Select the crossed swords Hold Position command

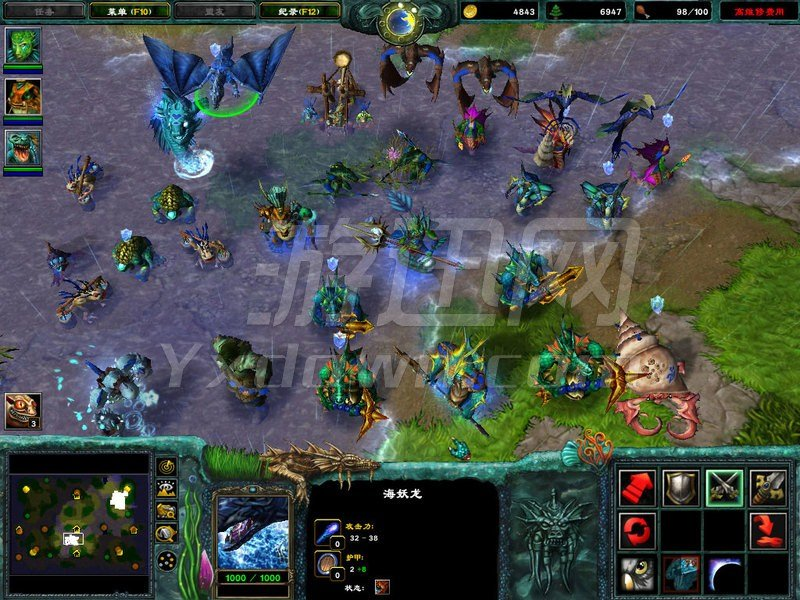coord(724,487)
